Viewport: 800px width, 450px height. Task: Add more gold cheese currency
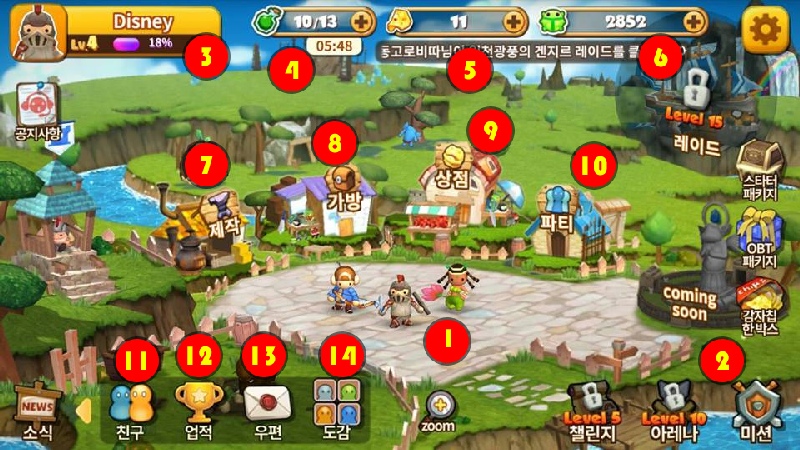click(x=514, y=21)
